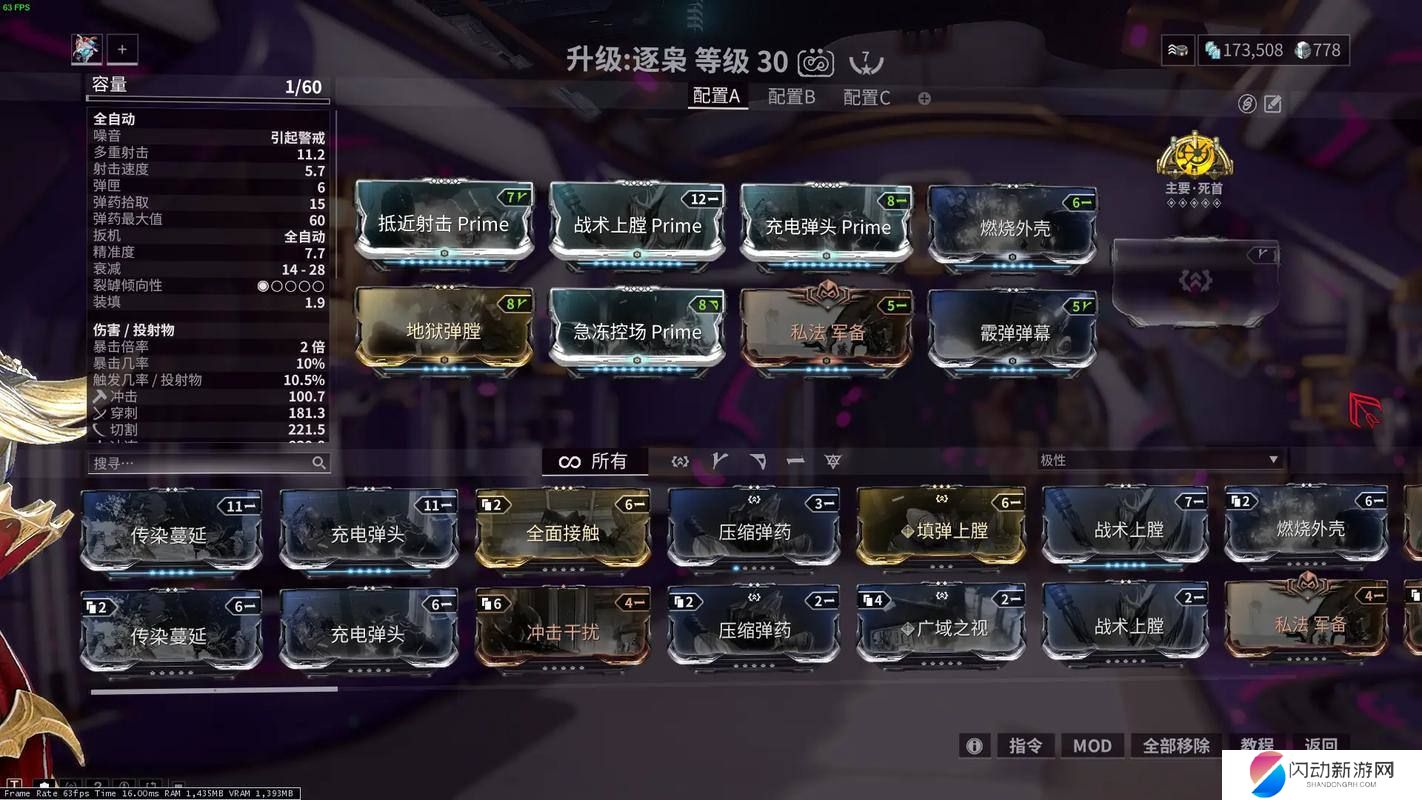The height and width of the screenshot is (800, 1422).
Task: Open Actions menu via link icon near 配置A
Action: pyautogui.click(x=1248, y=104)
